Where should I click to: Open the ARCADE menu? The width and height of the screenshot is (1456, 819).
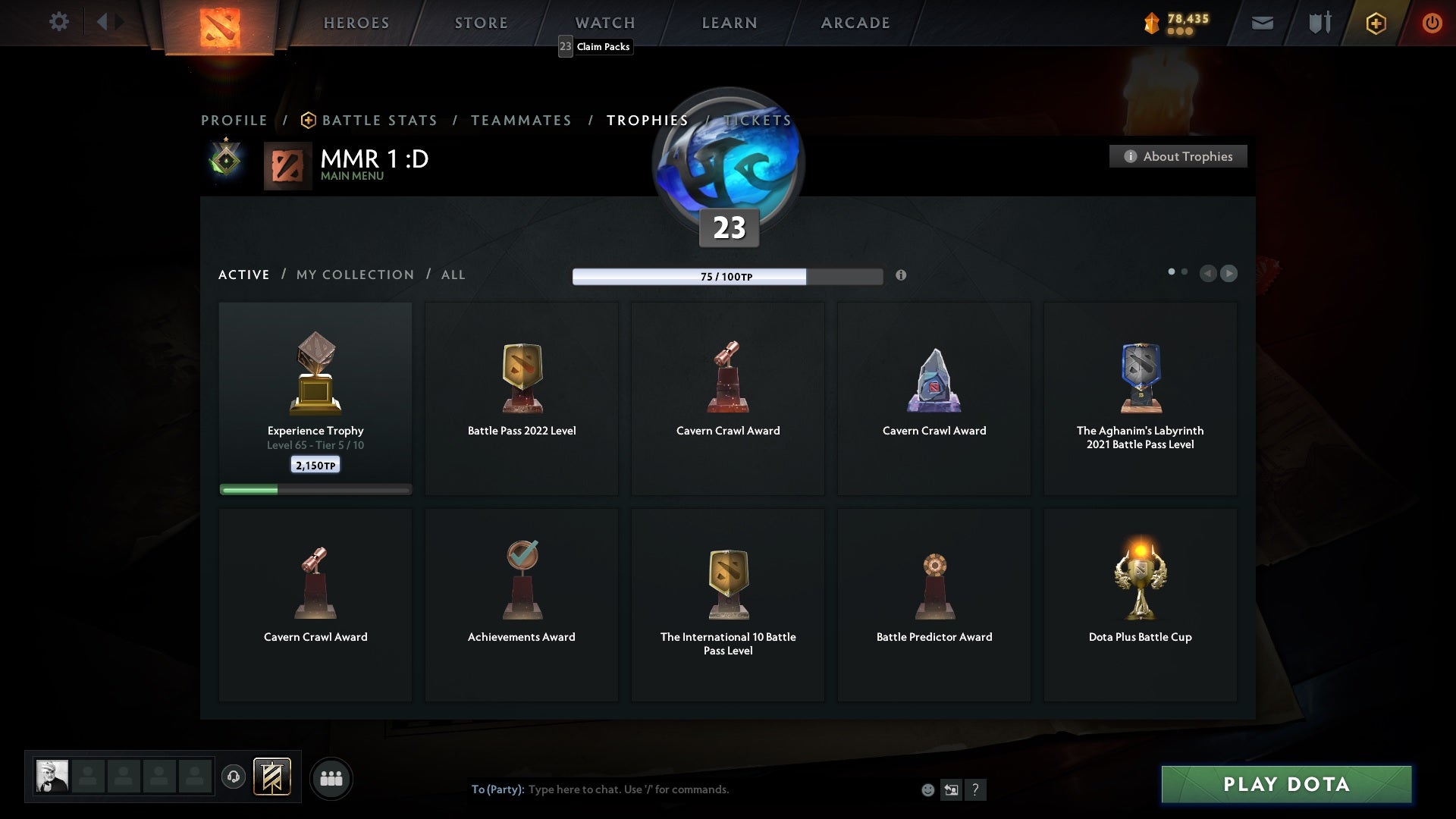point(854,23)
